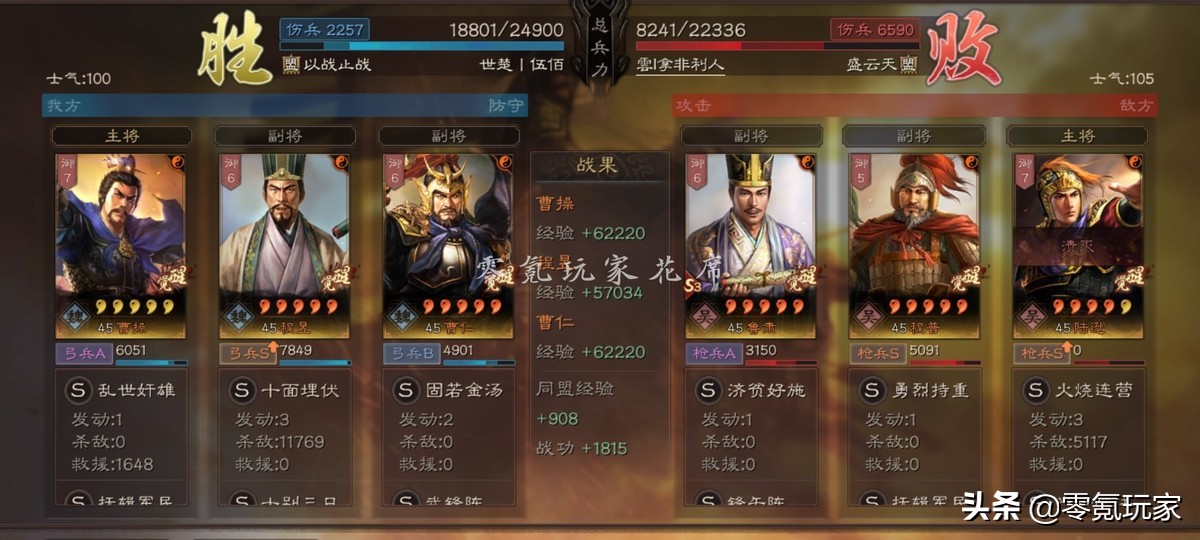1200x540 pixels.
Task: Click 程普's 枪兵S troop badge
Action: point(877,353)
